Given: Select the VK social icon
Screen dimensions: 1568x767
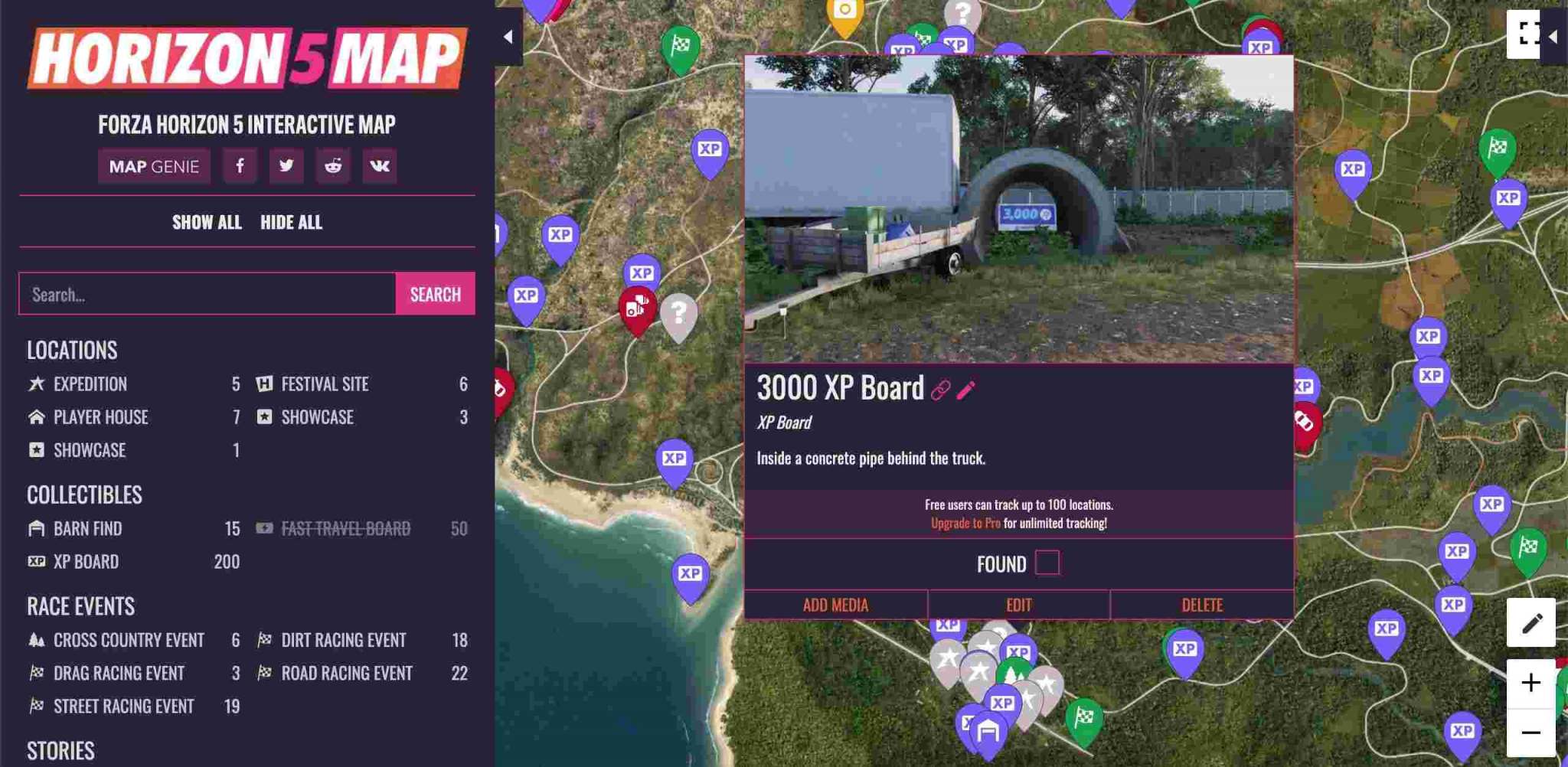Looking at the screenshot, I should click(x=381, y=165).
